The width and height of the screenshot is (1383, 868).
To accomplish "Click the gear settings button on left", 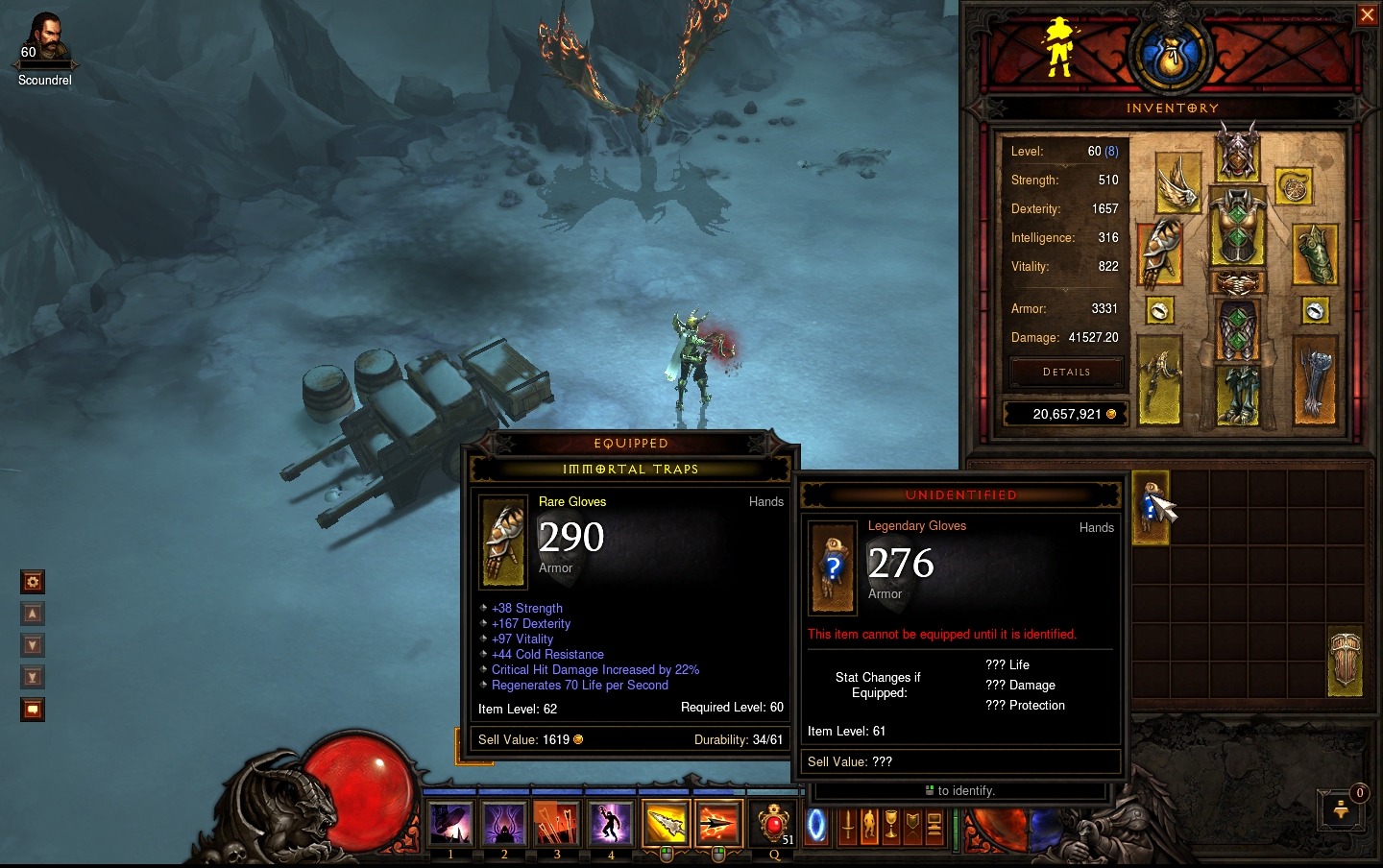I will (33, 582).
